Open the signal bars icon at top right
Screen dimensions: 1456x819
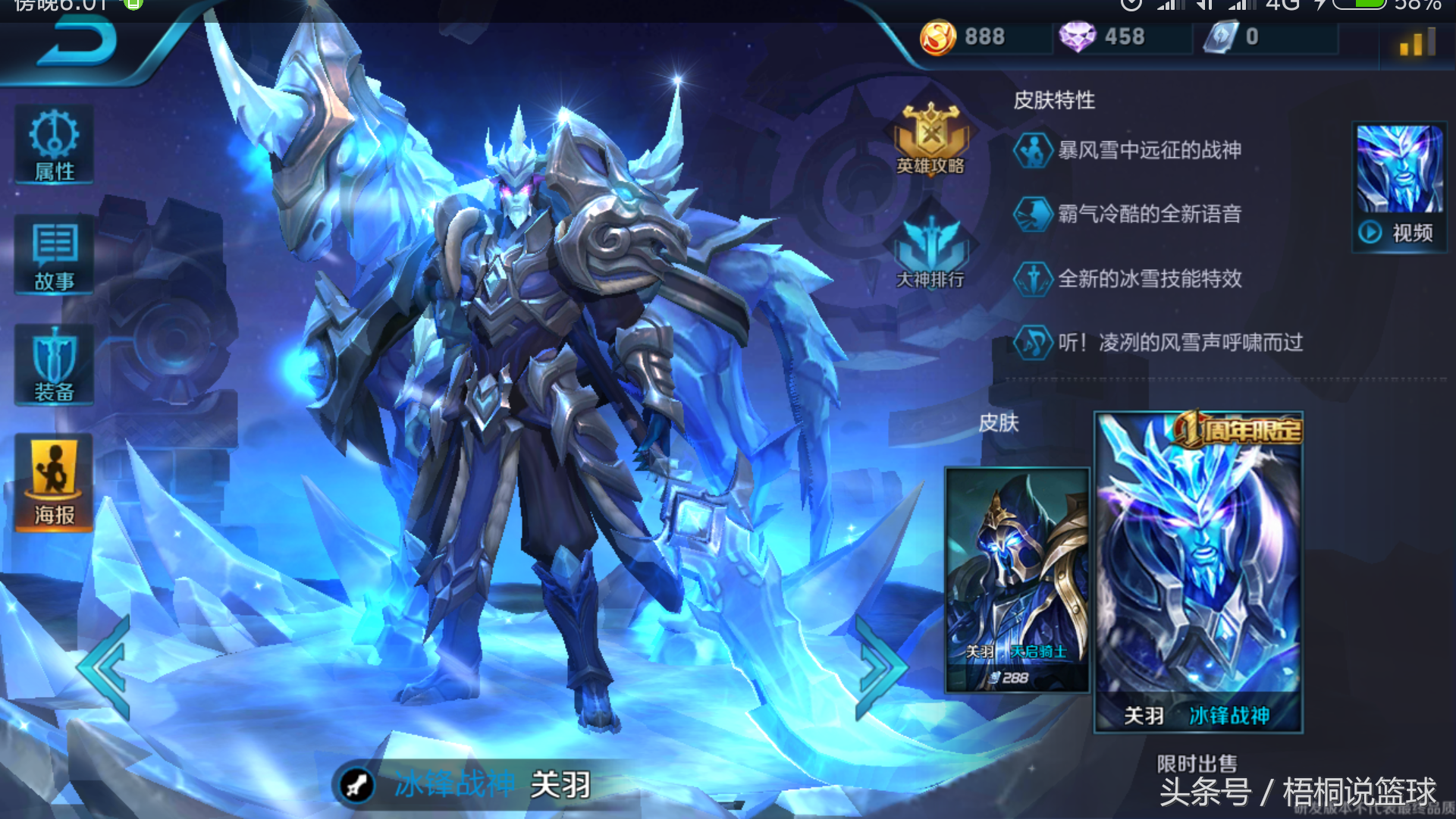click(x=1417, y=42)
